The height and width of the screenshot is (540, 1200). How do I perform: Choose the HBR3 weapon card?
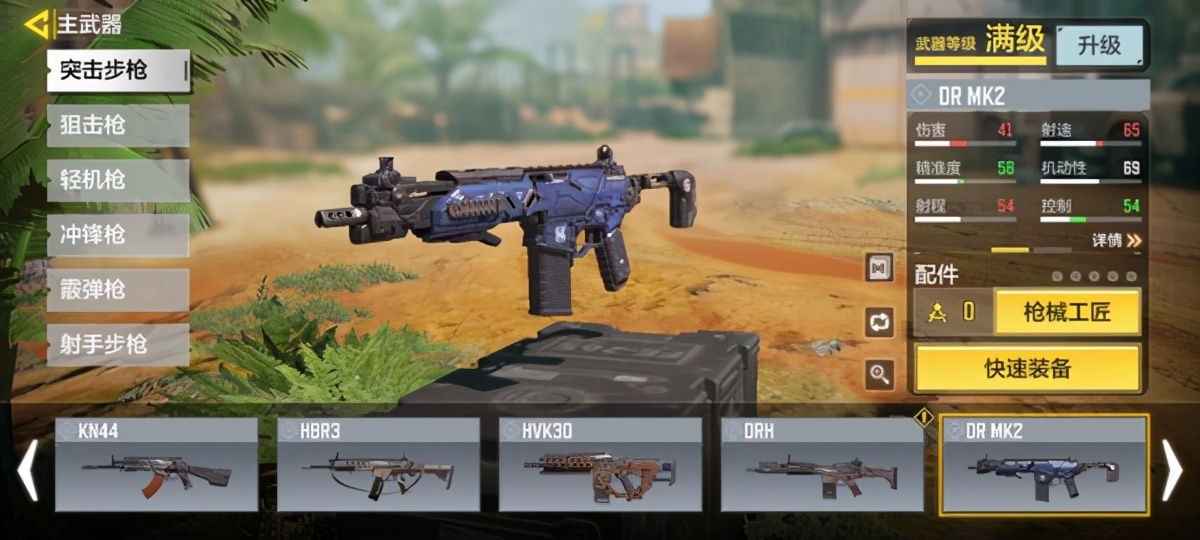378,465
